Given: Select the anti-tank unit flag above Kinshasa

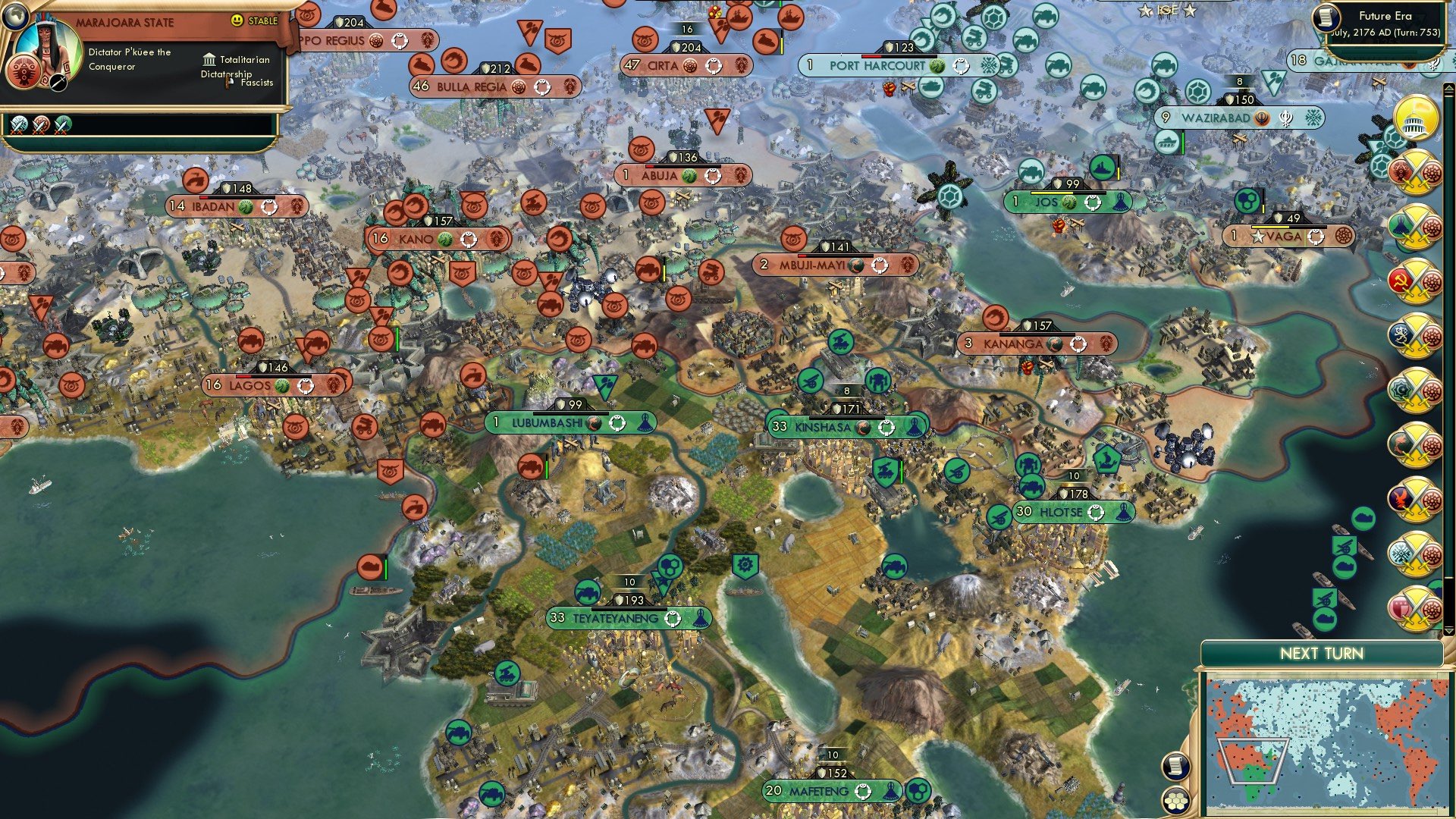Looking at the screenshot, I should coord(810,381).
